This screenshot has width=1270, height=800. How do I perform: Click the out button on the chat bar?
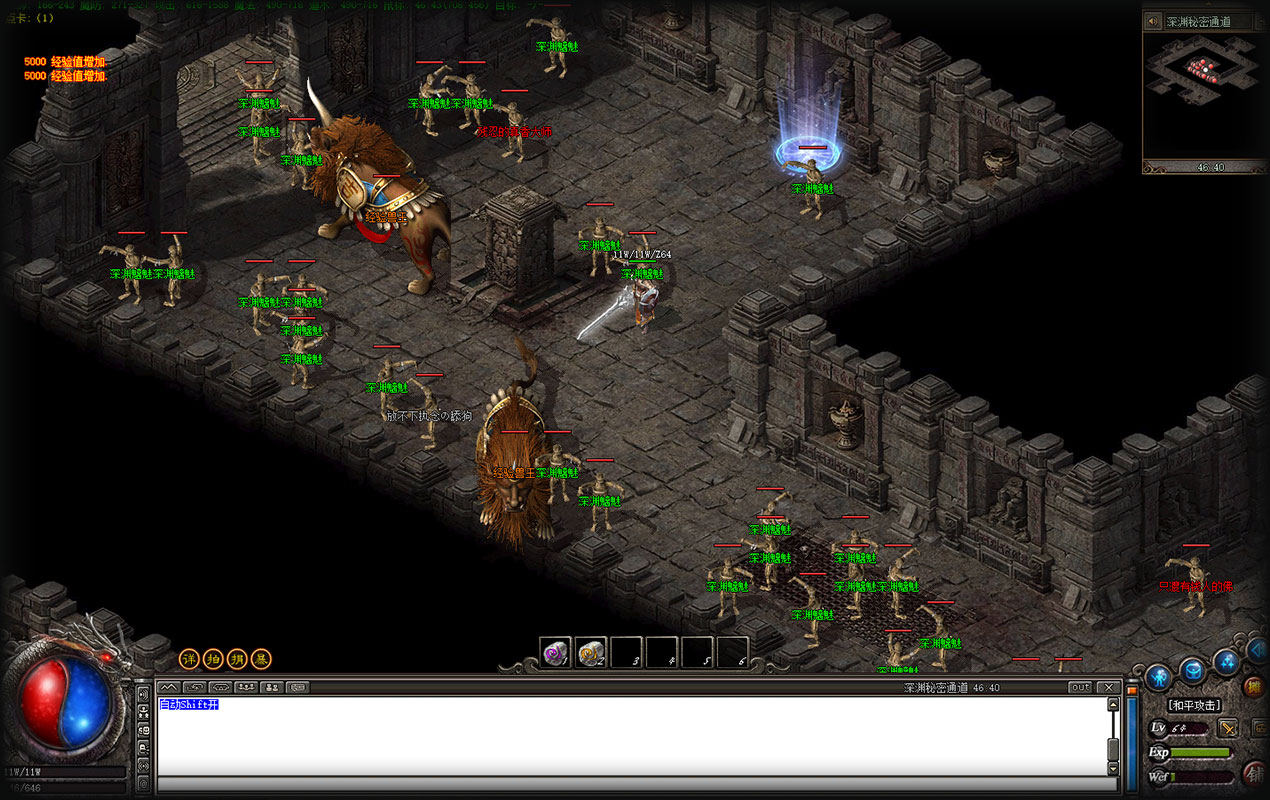pos(1080,687)
